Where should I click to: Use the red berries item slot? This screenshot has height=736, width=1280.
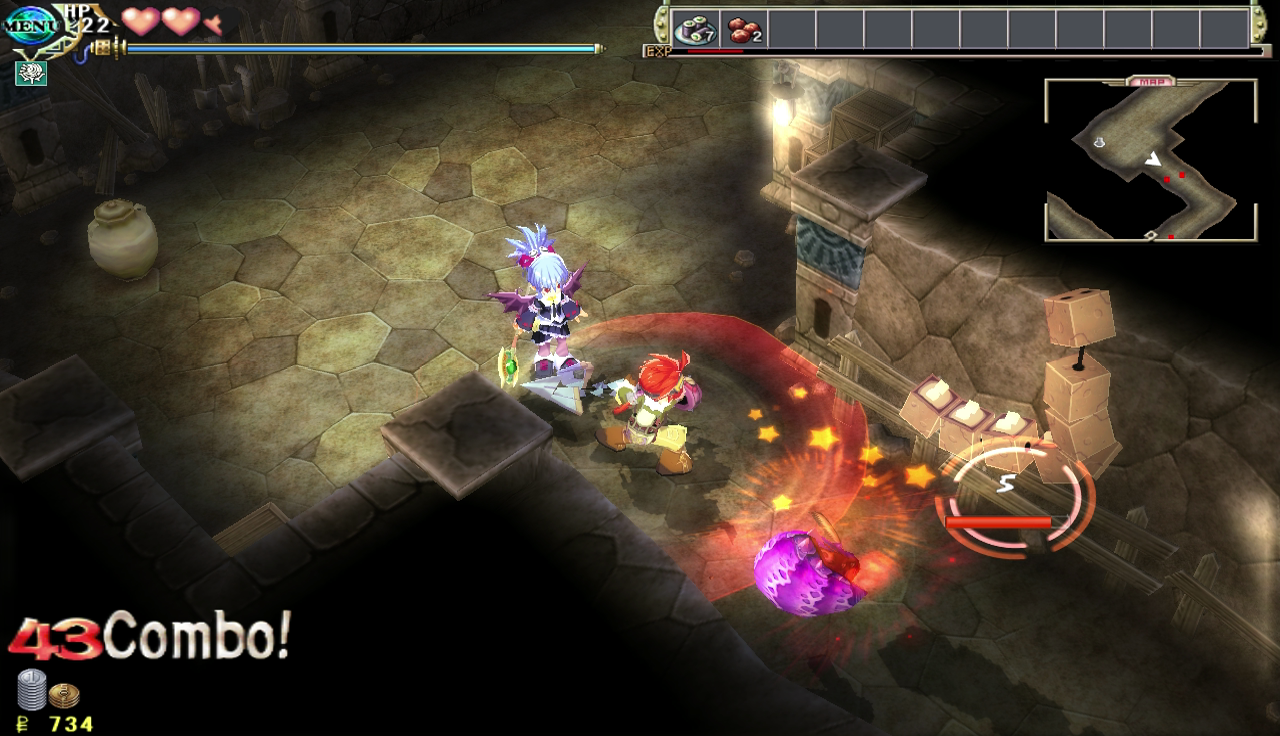click(743, 29)
